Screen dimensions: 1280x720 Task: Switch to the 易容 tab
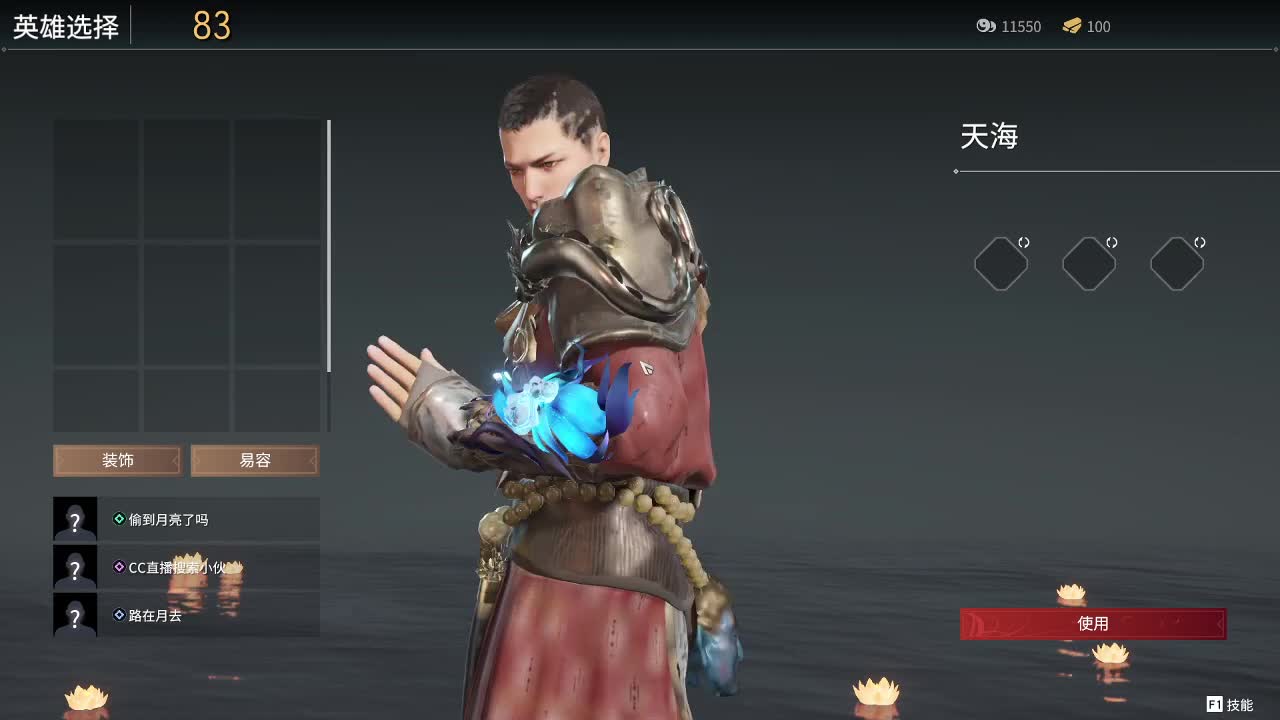[254, 460]
